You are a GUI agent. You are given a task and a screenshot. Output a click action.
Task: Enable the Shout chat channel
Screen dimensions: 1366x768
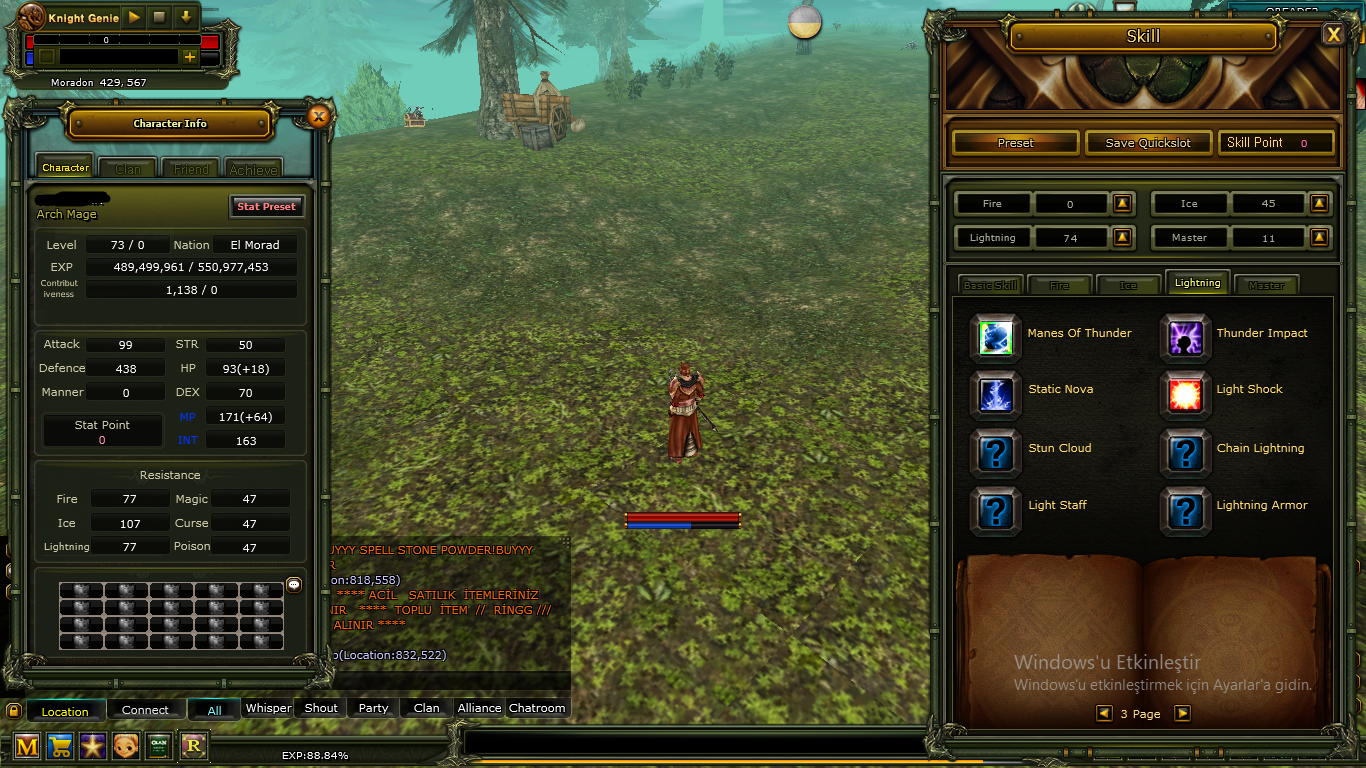coord(320,707)
